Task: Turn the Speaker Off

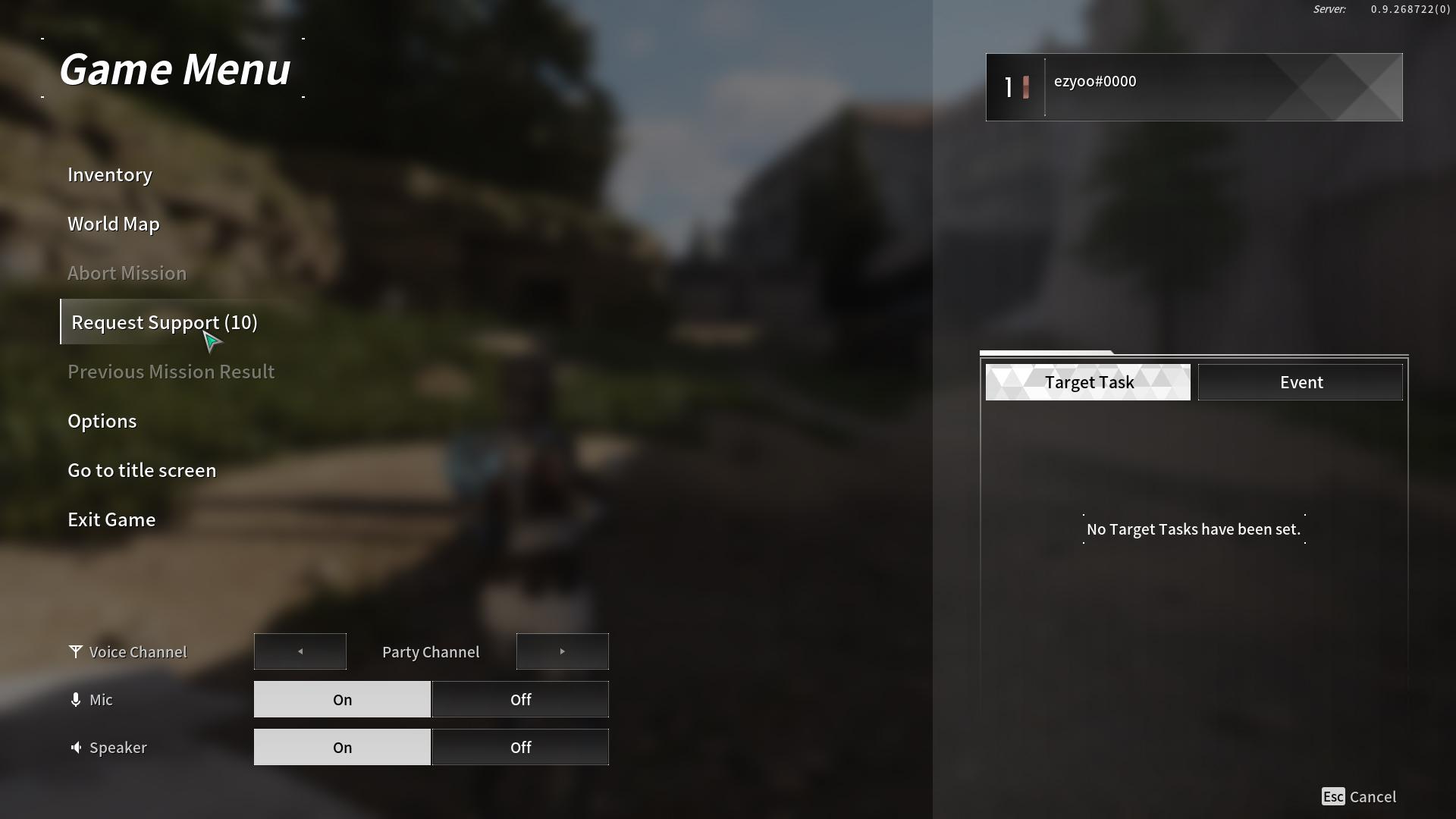Action: tap(520, 747)
